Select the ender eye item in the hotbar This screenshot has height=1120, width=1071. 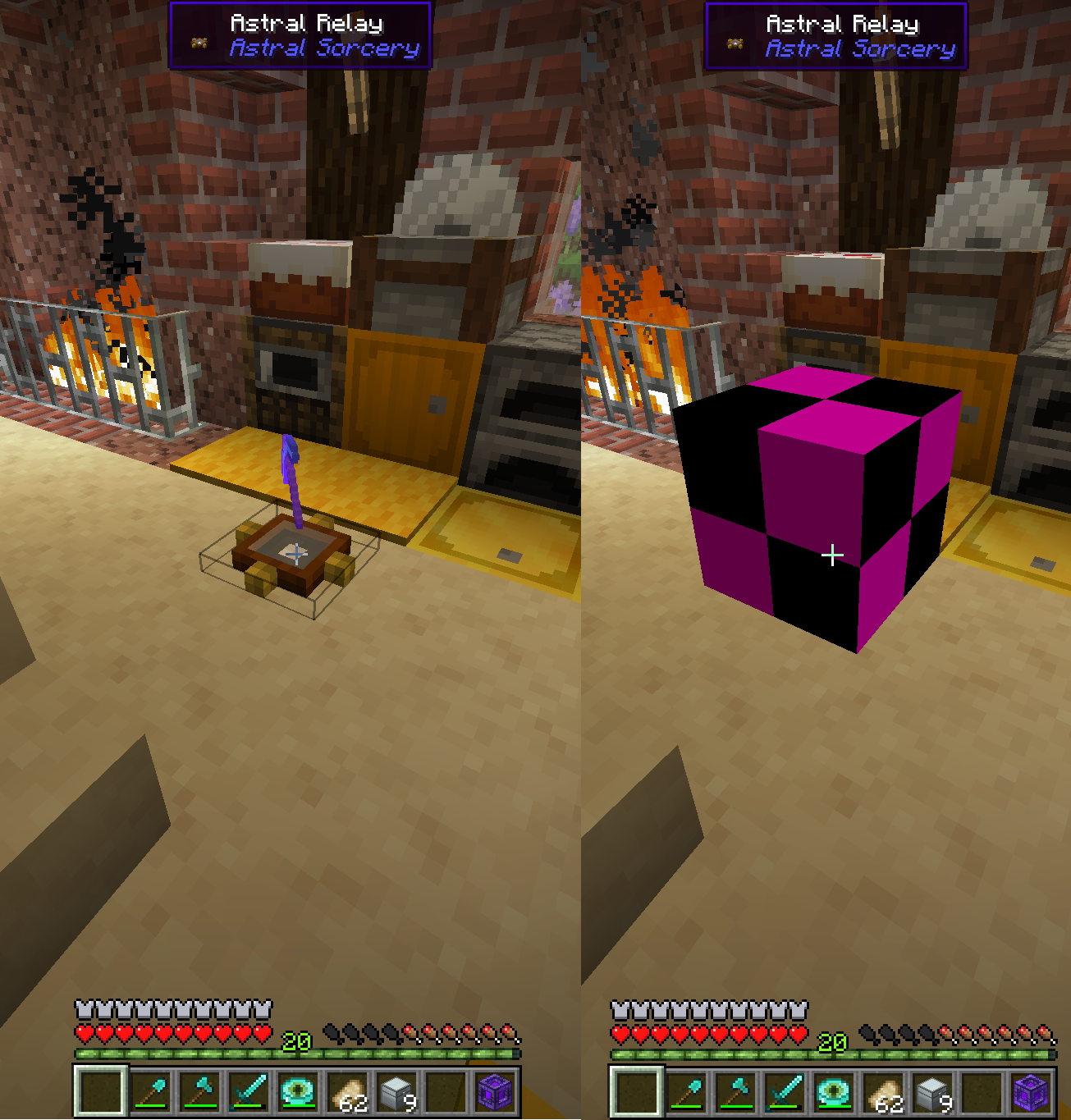coord(299,1089)
